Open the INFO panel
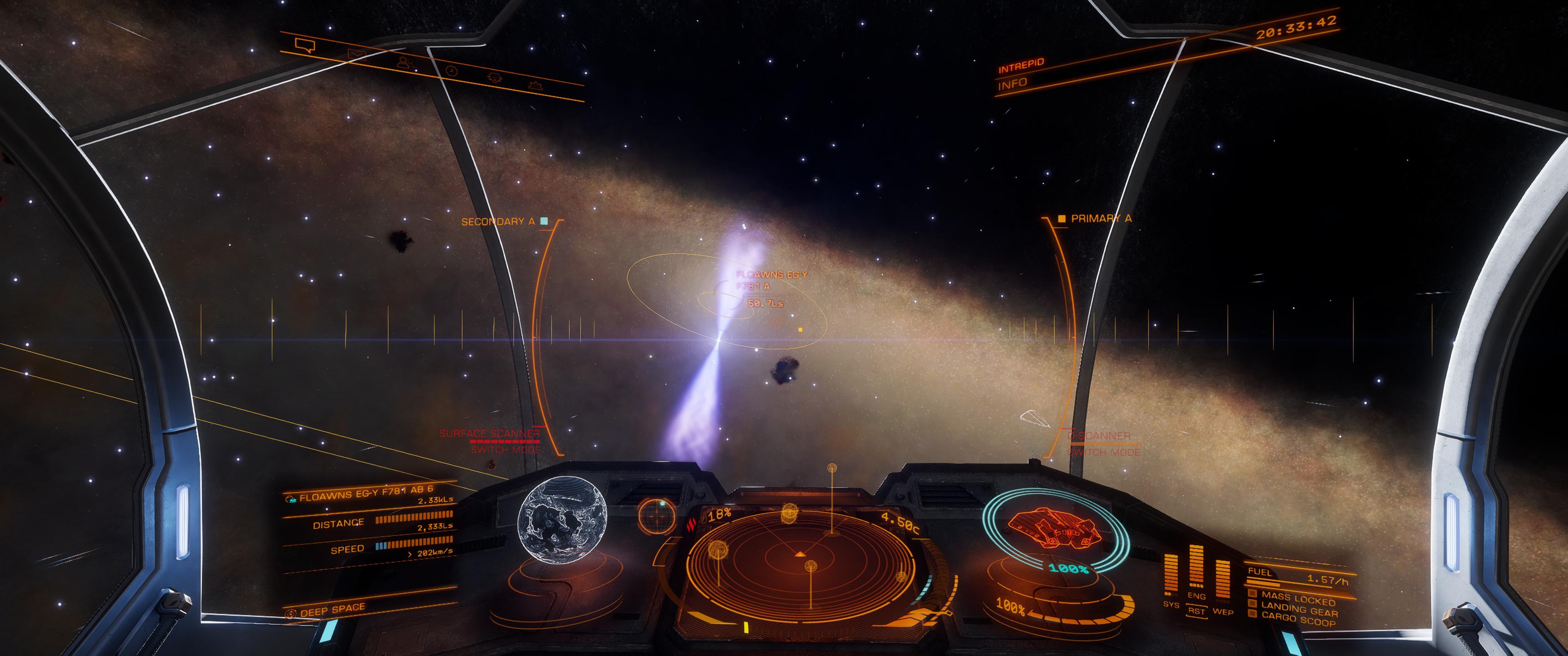Viewport: 1568px width, 656px height. (x=1012, y=83)
